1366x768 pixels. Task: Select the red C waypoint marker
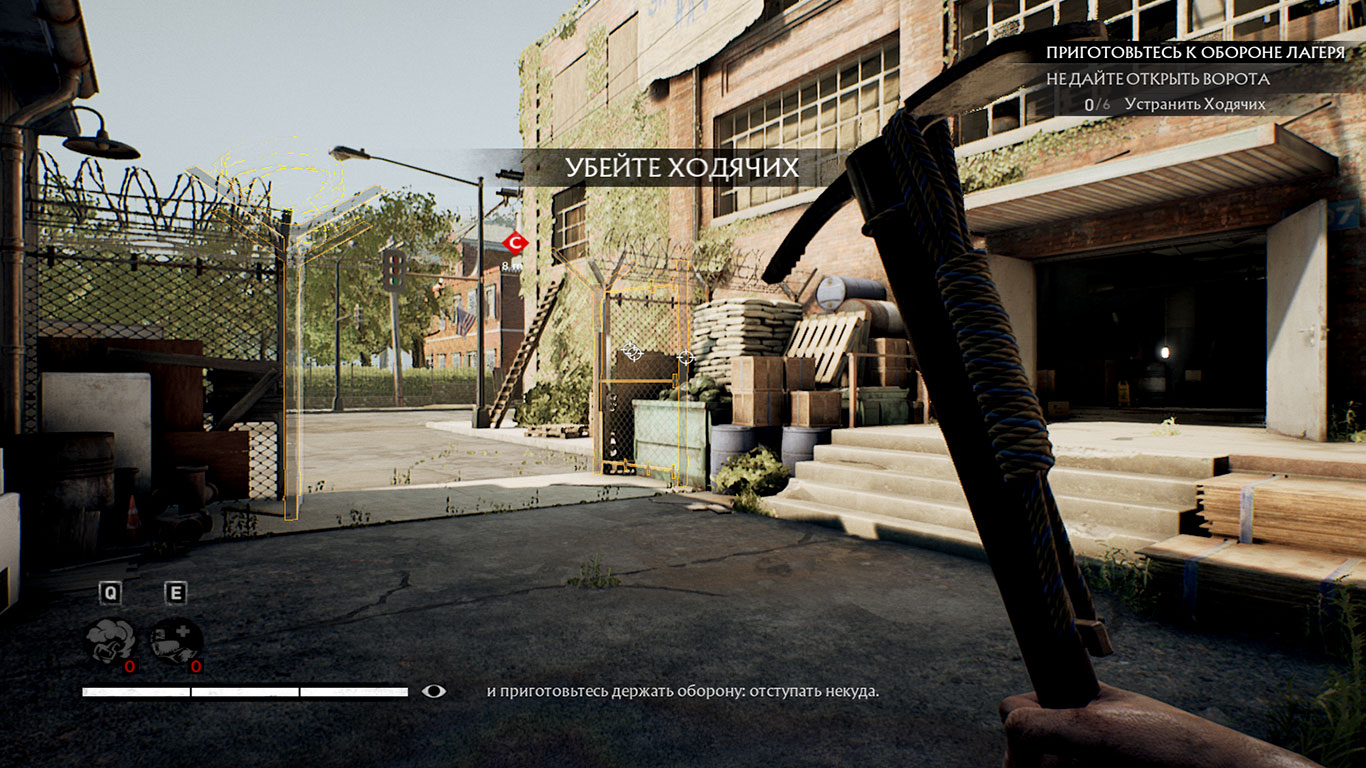pos(515,242)
